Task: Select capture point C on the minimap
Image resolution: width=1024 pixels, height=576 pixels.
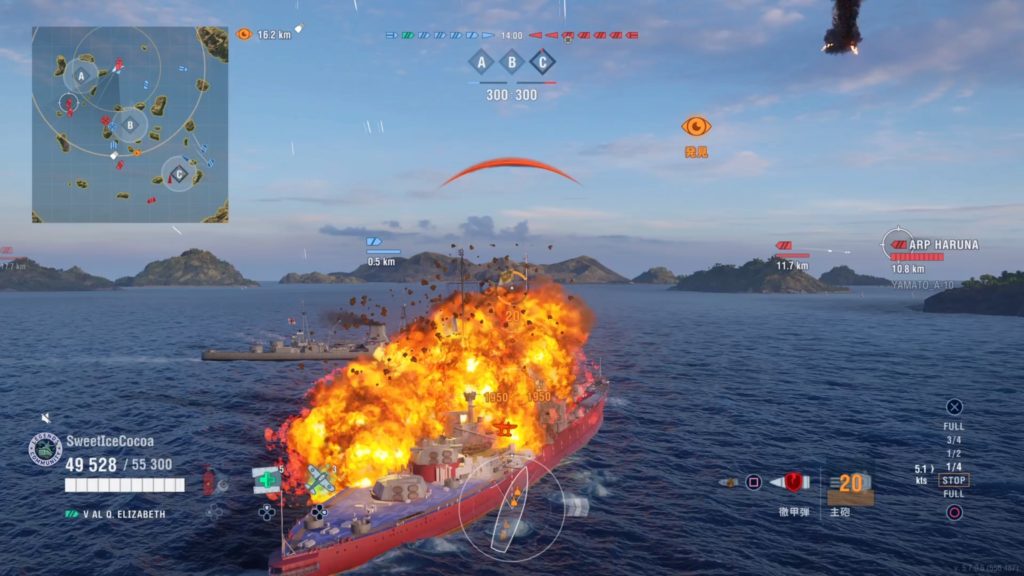Action: (x=178, y=174)
